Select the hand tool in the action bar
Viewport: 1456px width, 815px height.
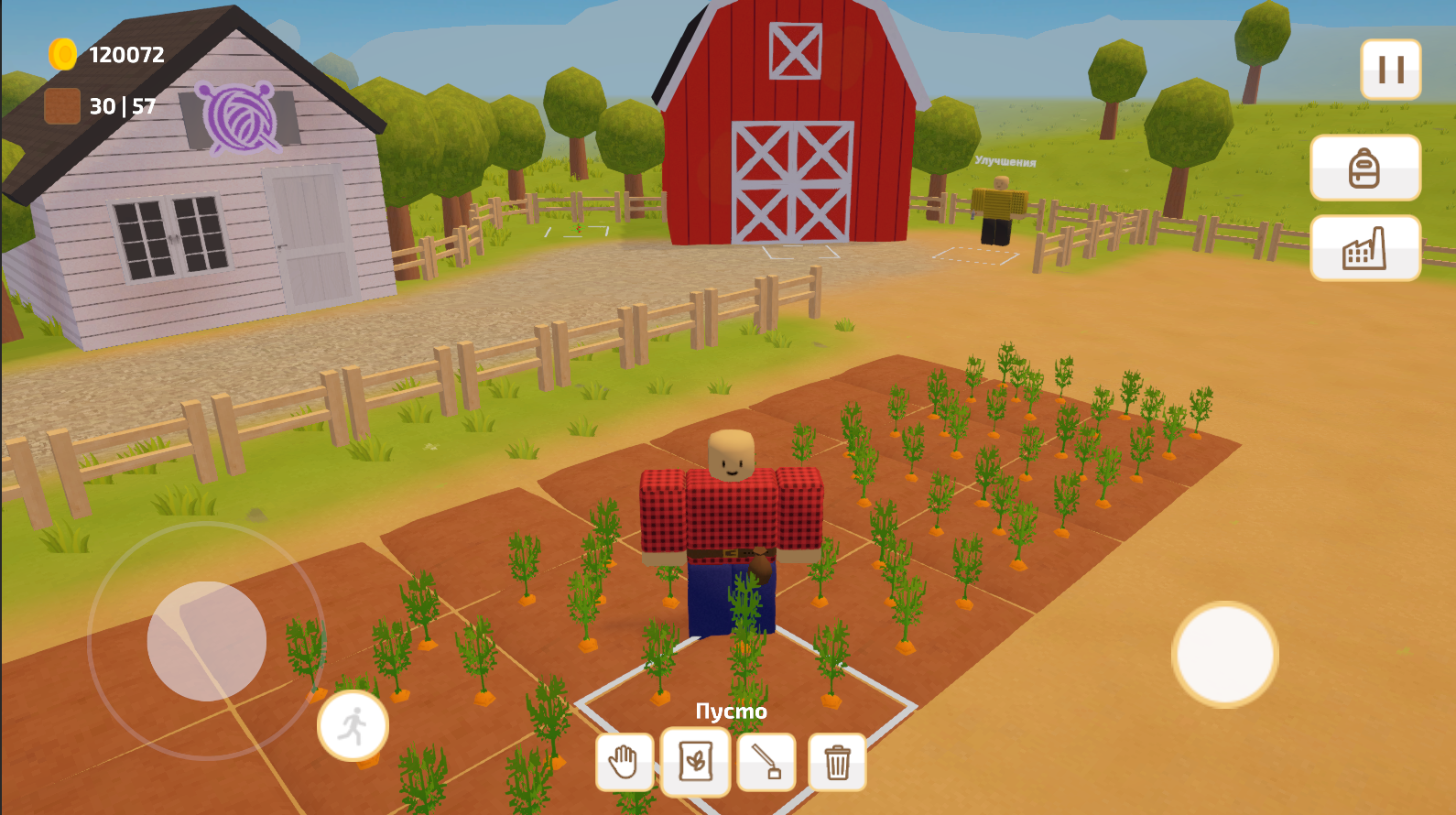(x=624, y=761)
